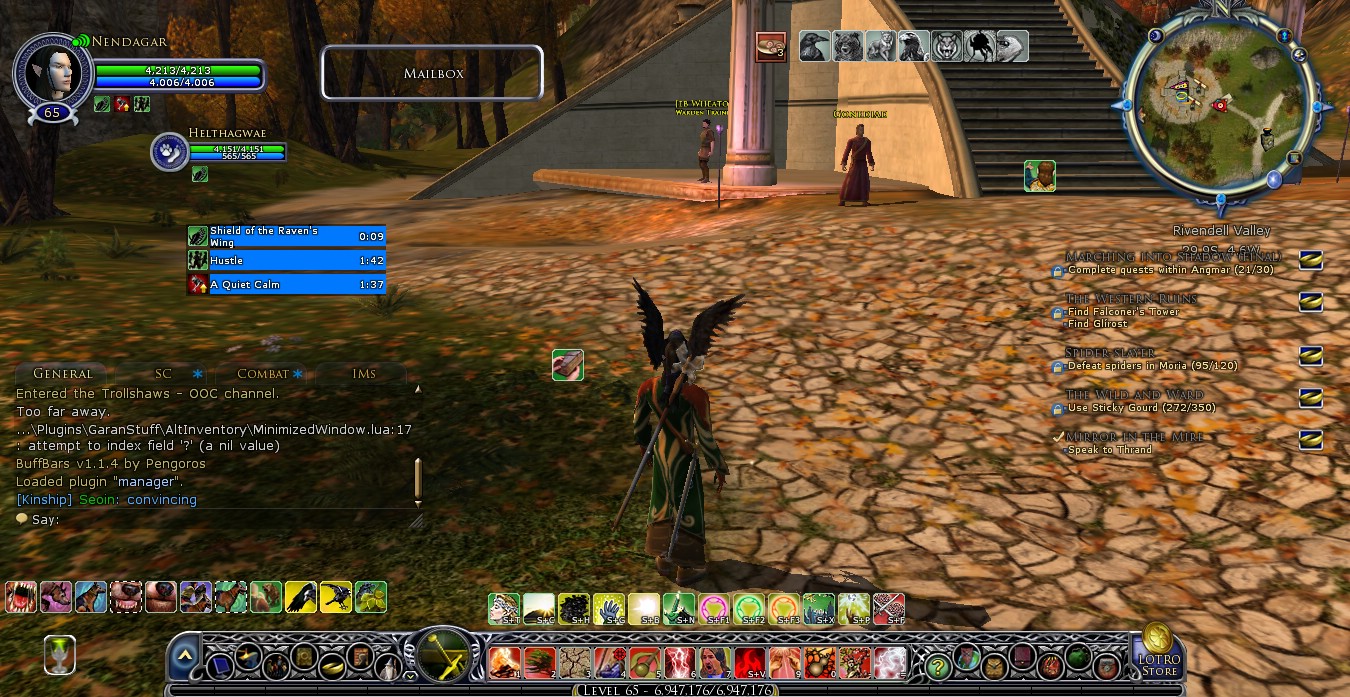Select the raven pet summon icon
Image resolution: width=1350 pixels, height=697 pixels.
point(813,47)
